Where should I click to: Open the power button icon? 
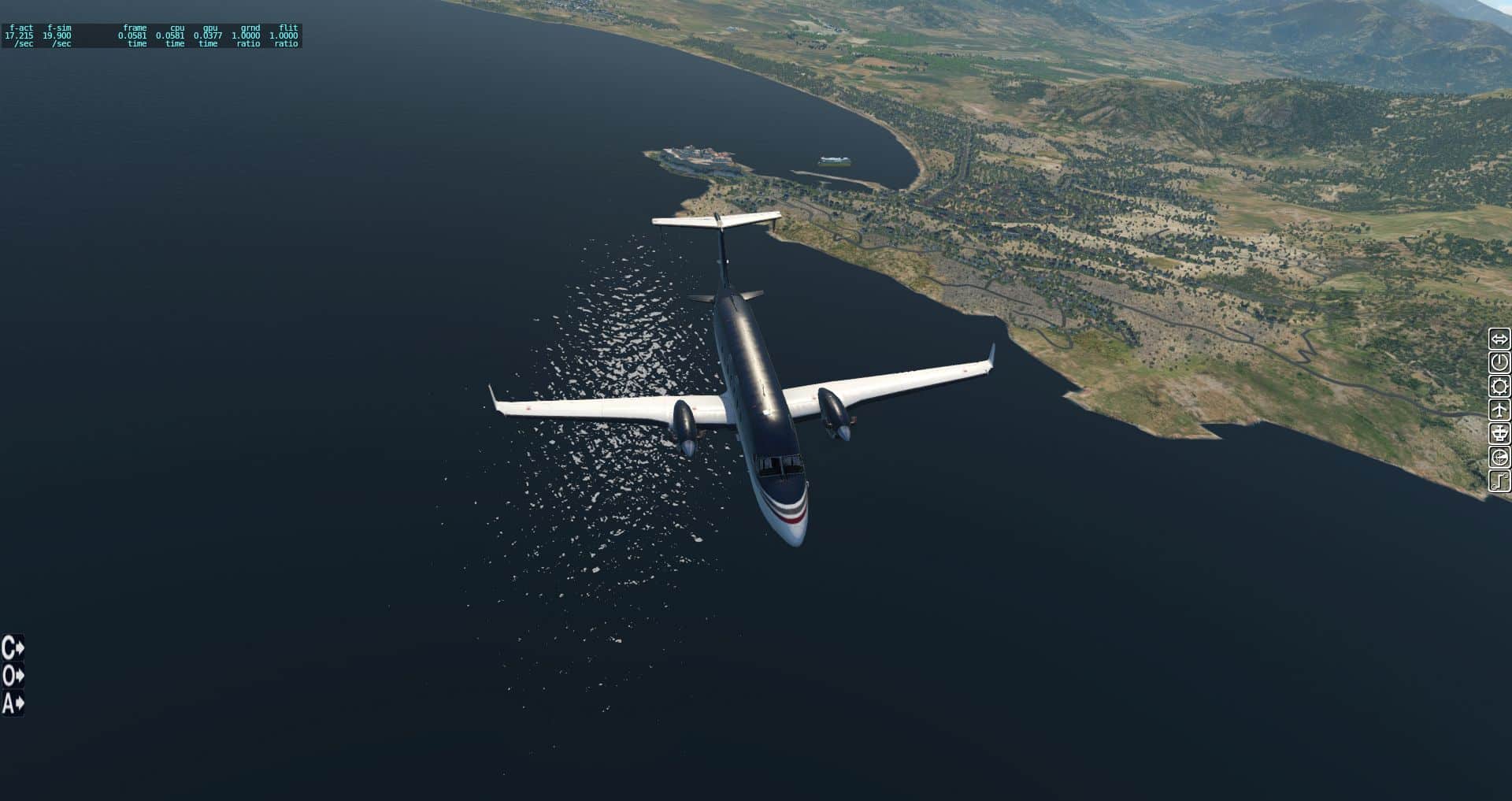[x=1499, y=363]
